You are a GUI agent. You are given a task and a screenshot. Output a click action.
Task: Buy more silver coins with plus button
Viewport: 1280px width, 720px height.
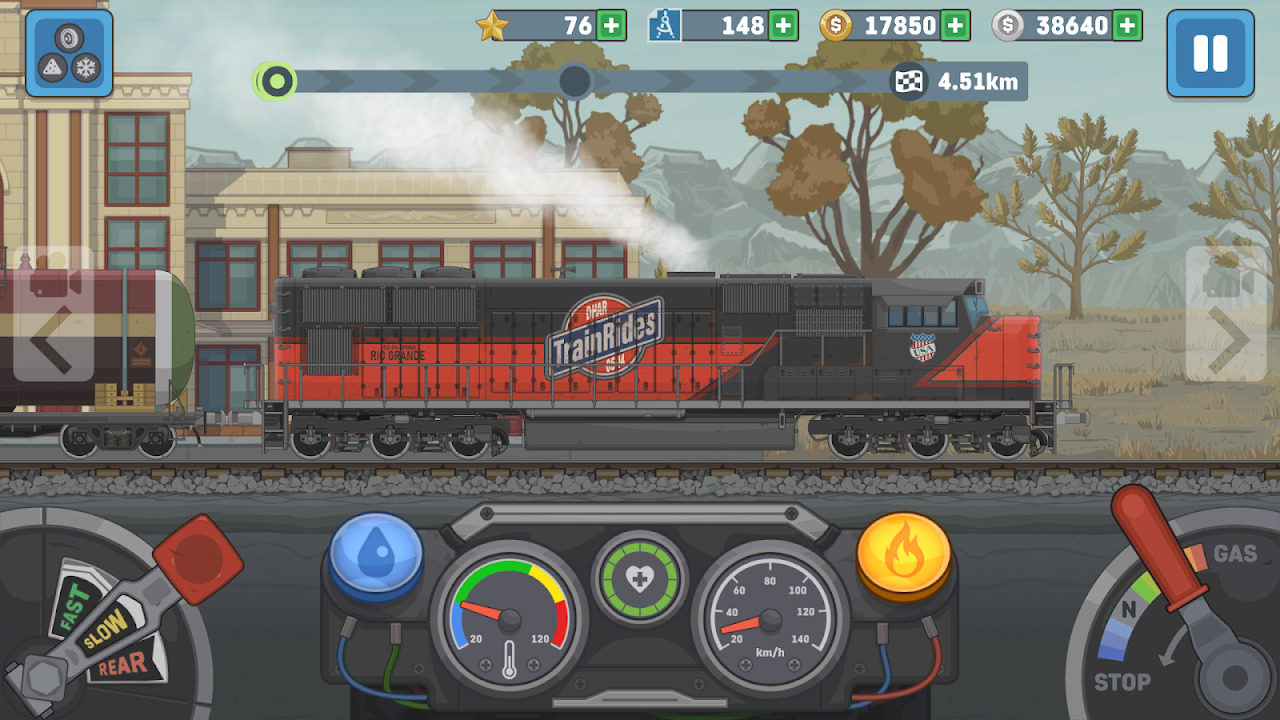[1127, 26]
